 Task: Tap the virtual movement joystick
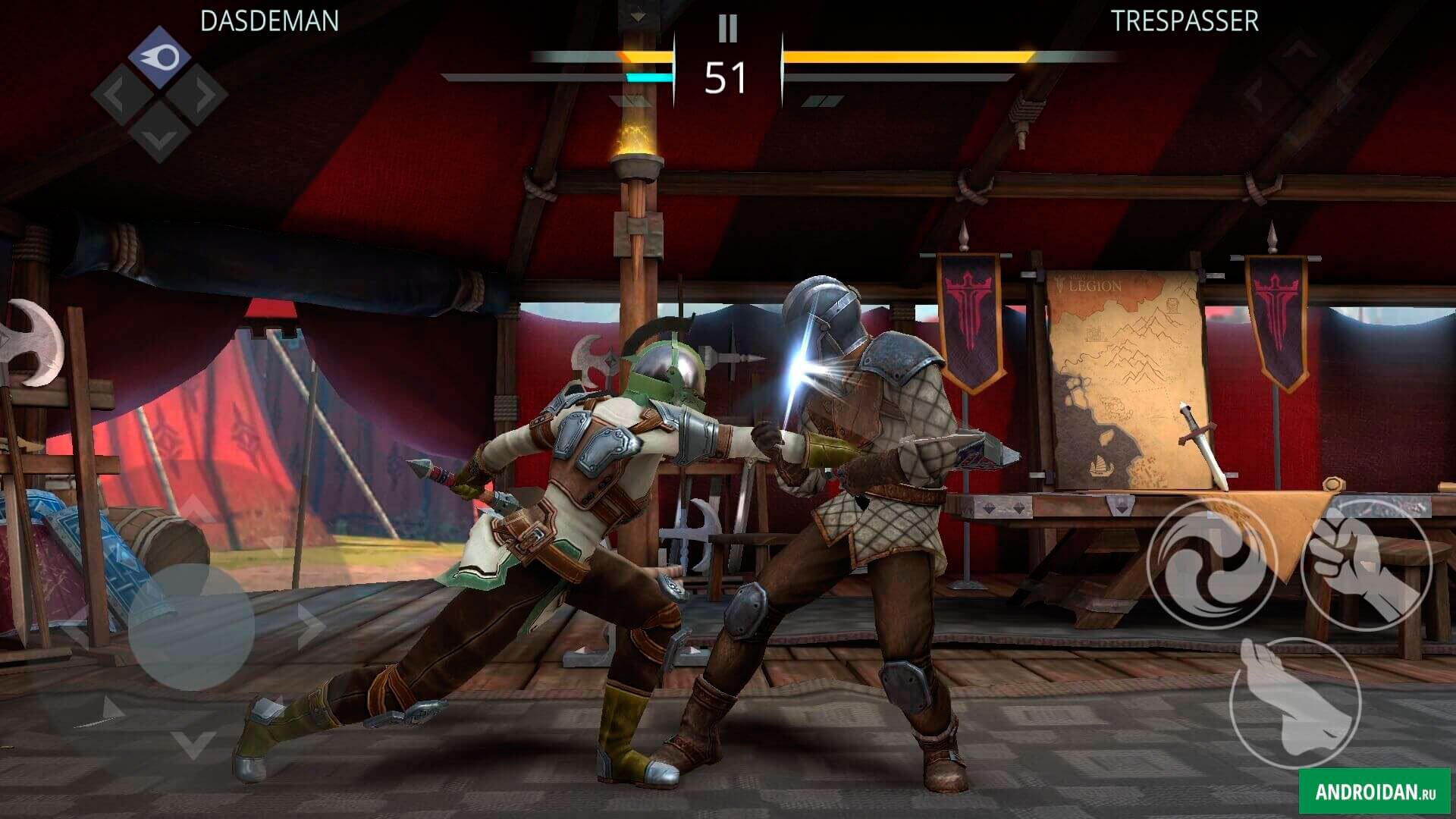click(191, 626)
